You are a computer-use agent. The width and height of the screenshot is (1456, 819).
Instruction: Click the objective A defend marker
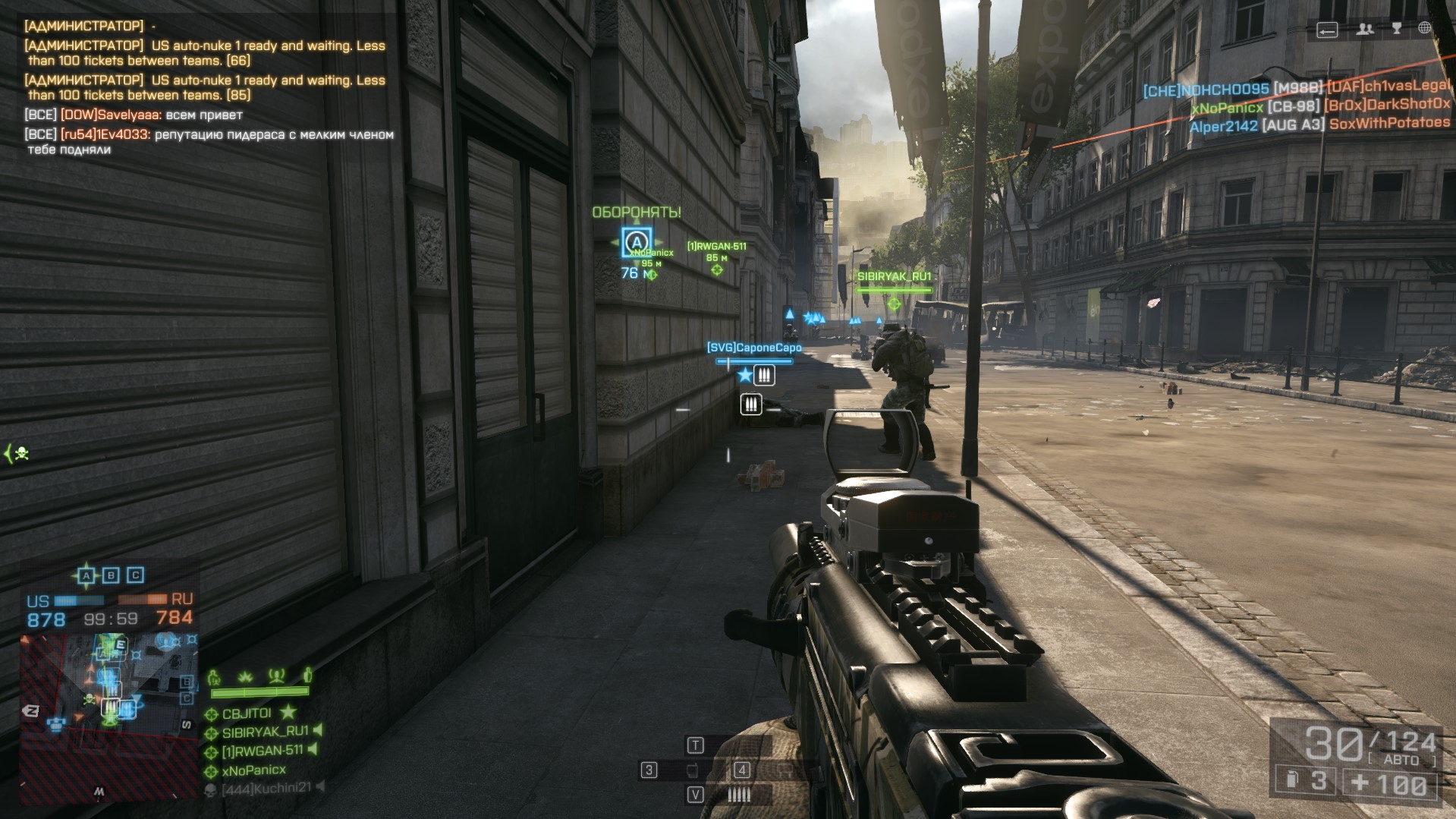click(636, 243)
